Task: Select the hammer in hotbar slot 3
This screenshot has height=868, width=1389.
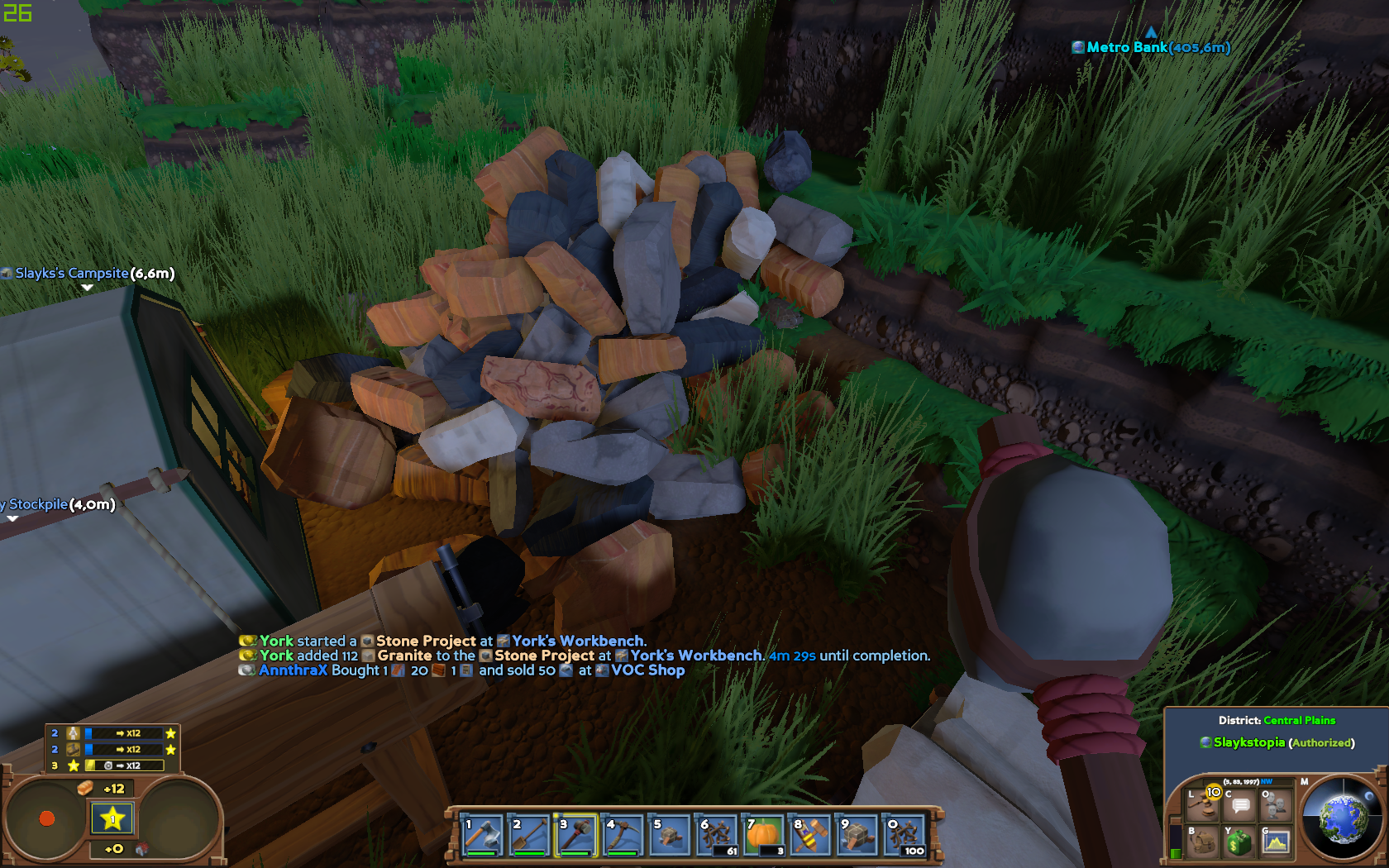Action: pos(576,835)
